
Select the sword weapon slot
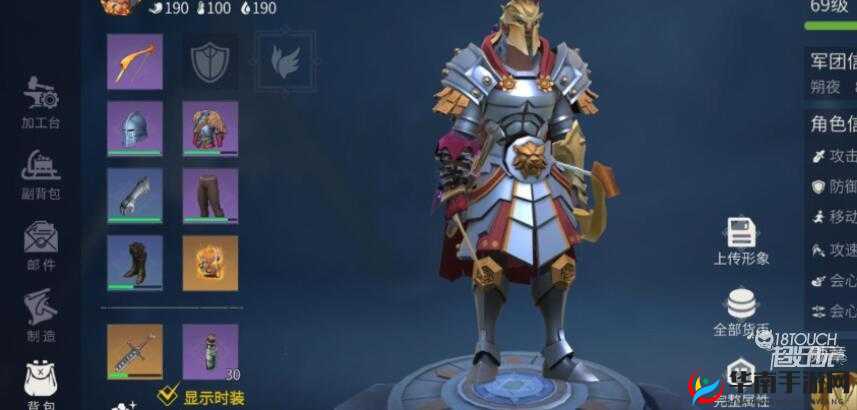(x=135, y=351)
